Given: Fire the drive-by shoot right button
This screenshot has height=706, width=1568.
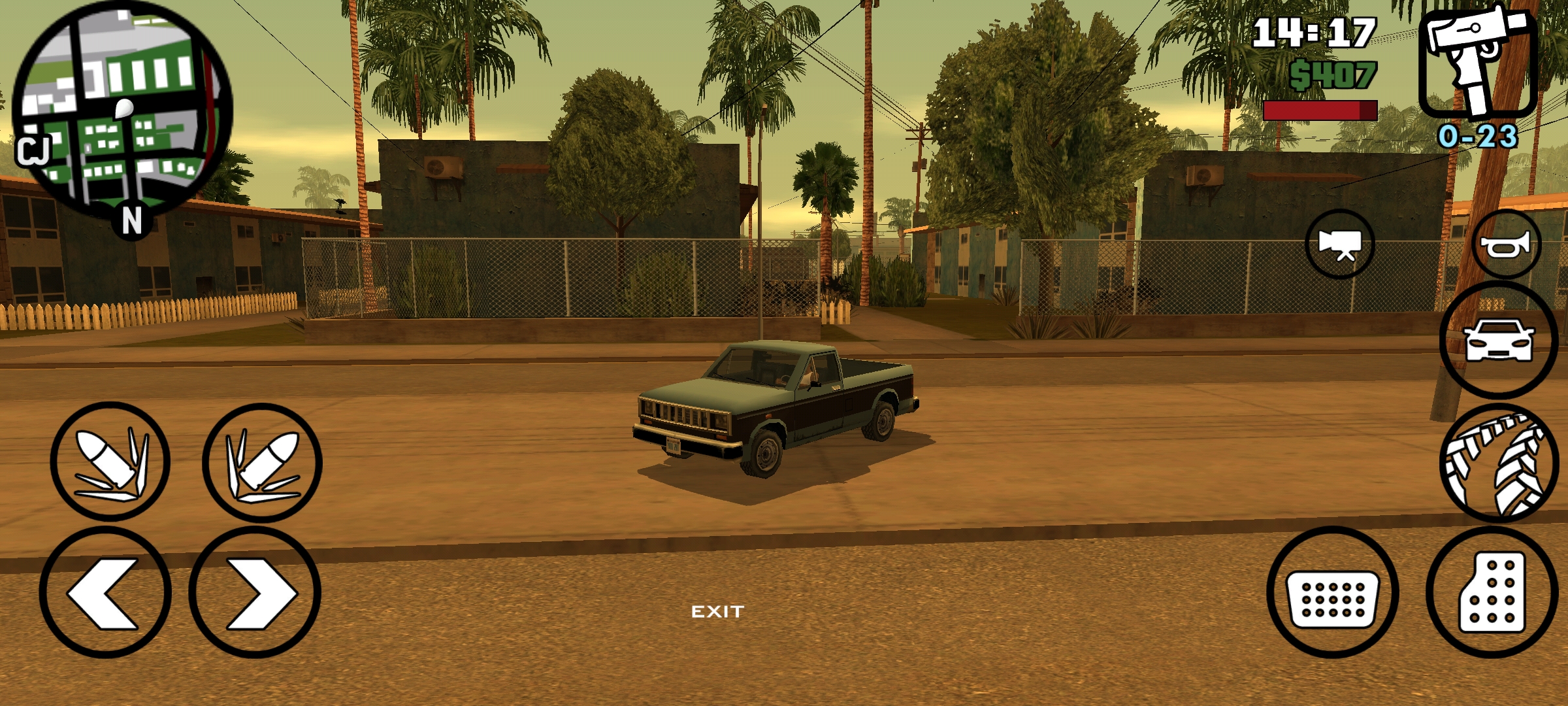Looking at the screenshot, I should (262, 463).
